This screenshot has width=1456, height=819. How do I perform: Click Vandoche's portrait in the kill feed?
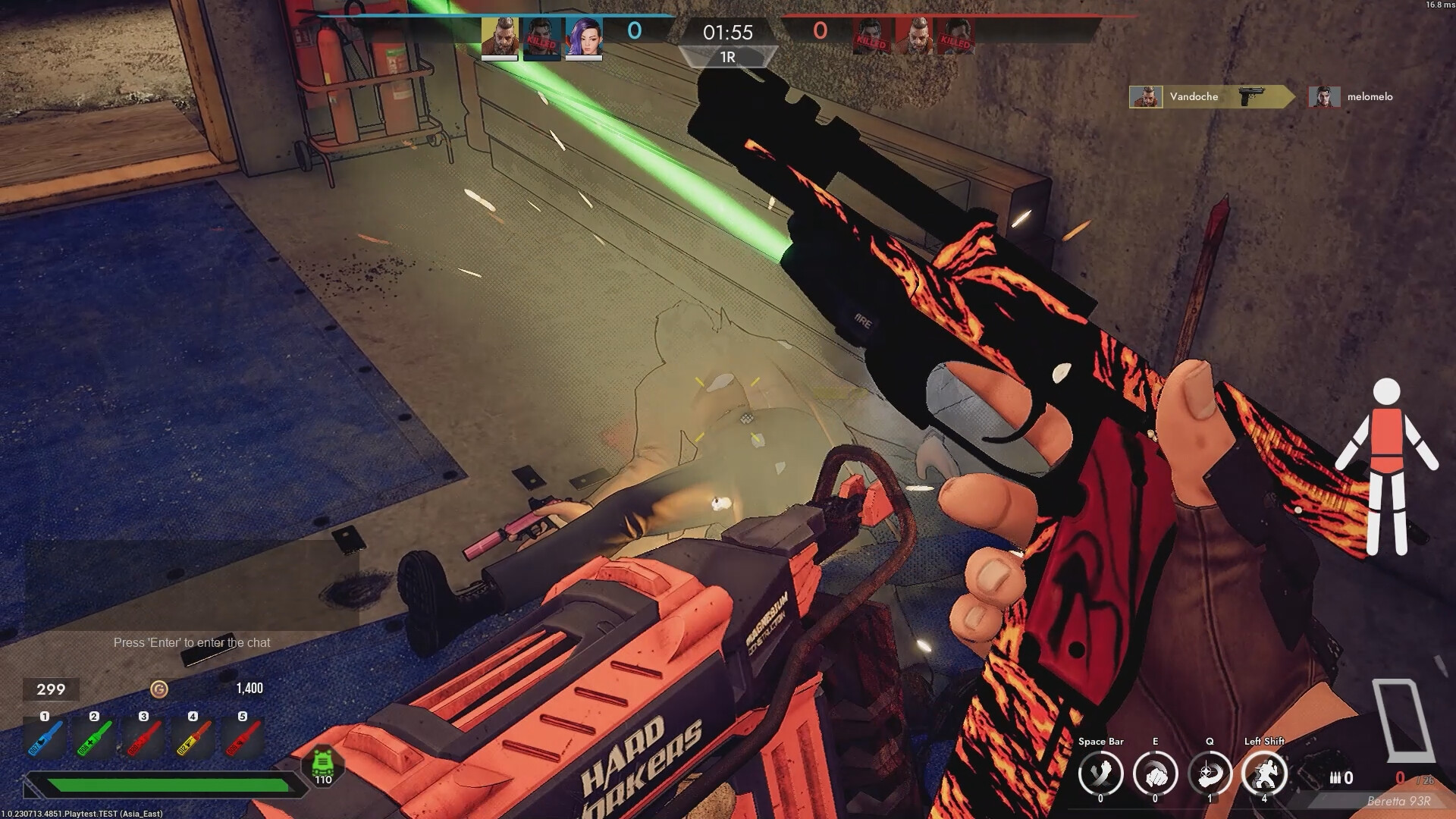(1146, 96)
